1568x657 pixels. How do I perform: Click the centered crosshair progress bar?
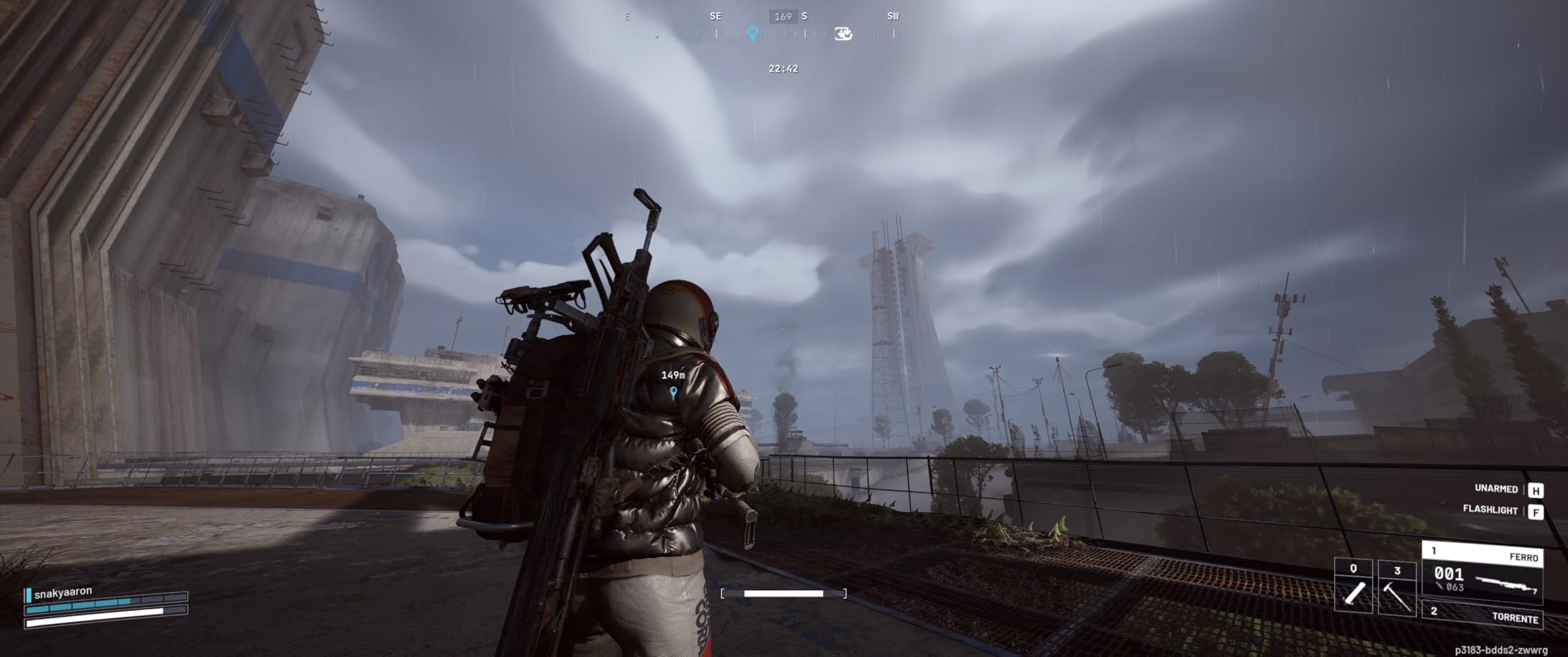[x=782, y=593]
